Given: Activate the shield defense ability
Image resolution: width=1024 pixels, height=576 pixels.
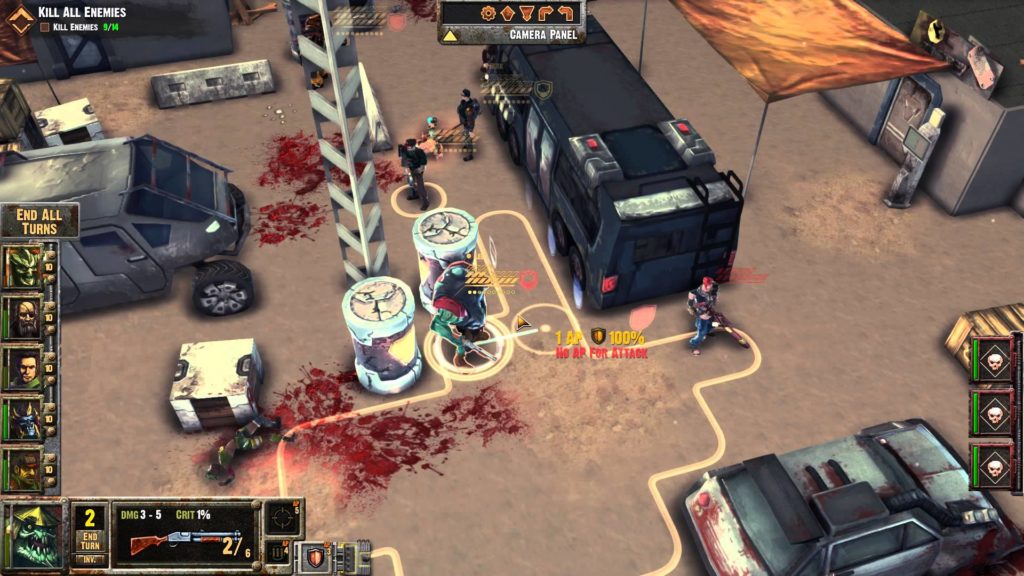Looking at the screenshot, I should coord(315,556).
